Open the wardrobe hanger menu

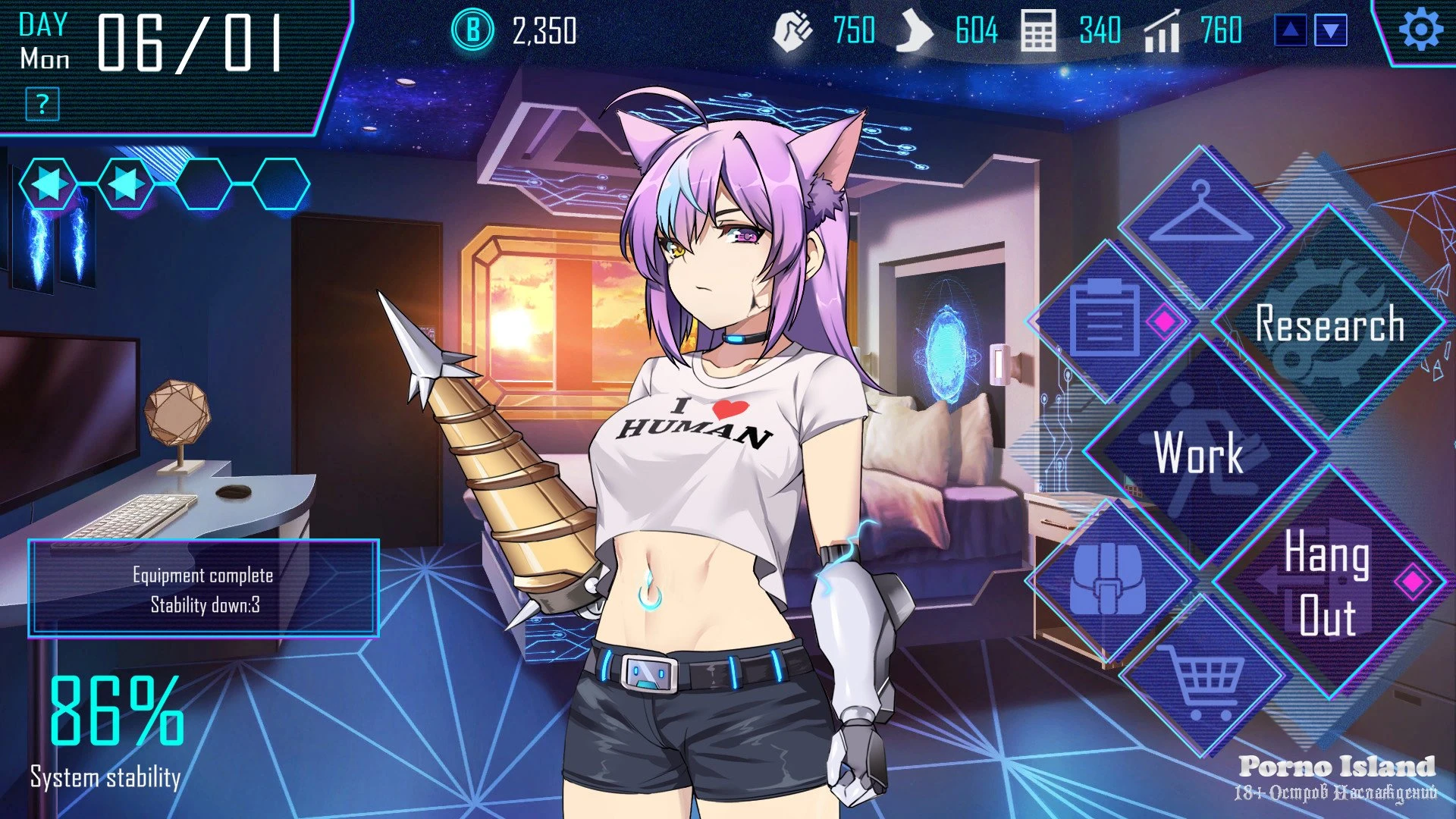click(x=1201, y=216)
